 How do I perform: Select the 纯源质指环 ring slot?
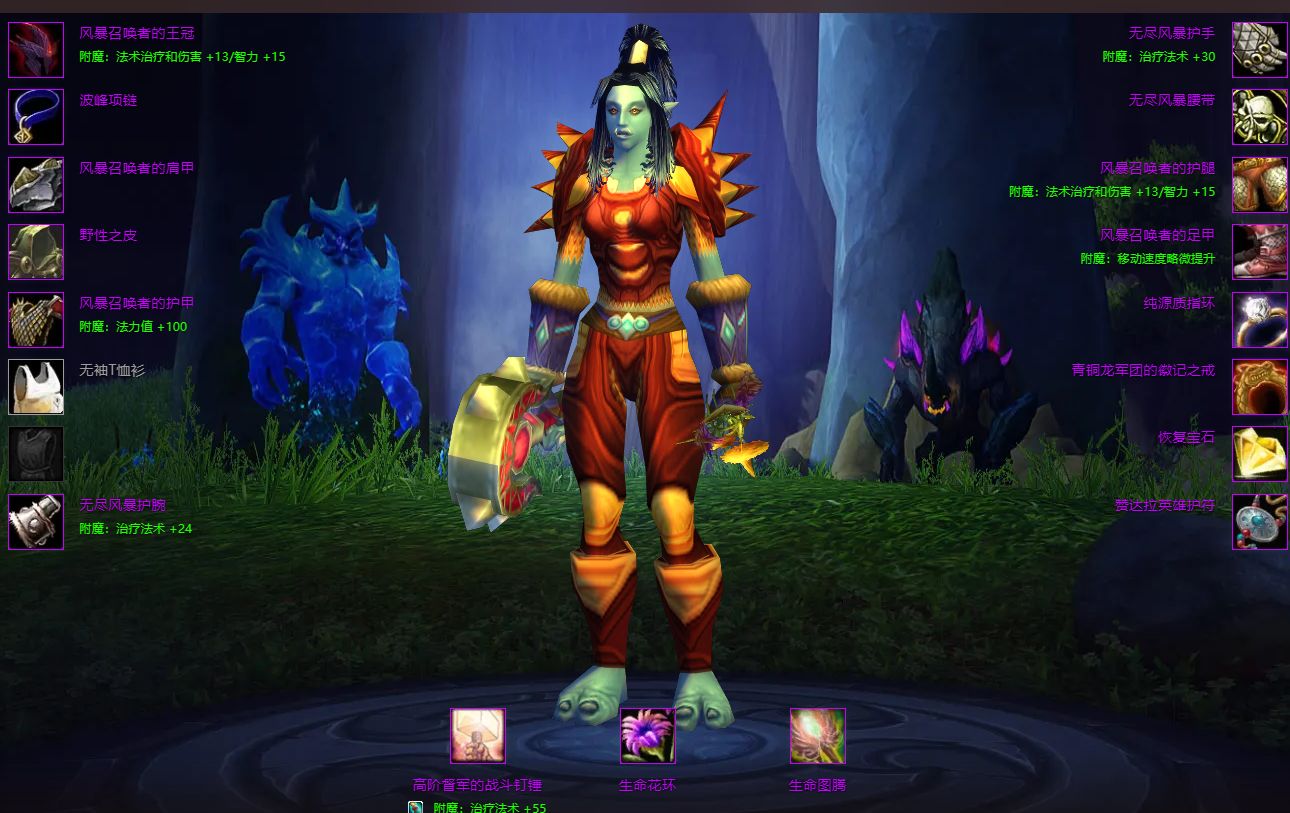click(1260, 320)
